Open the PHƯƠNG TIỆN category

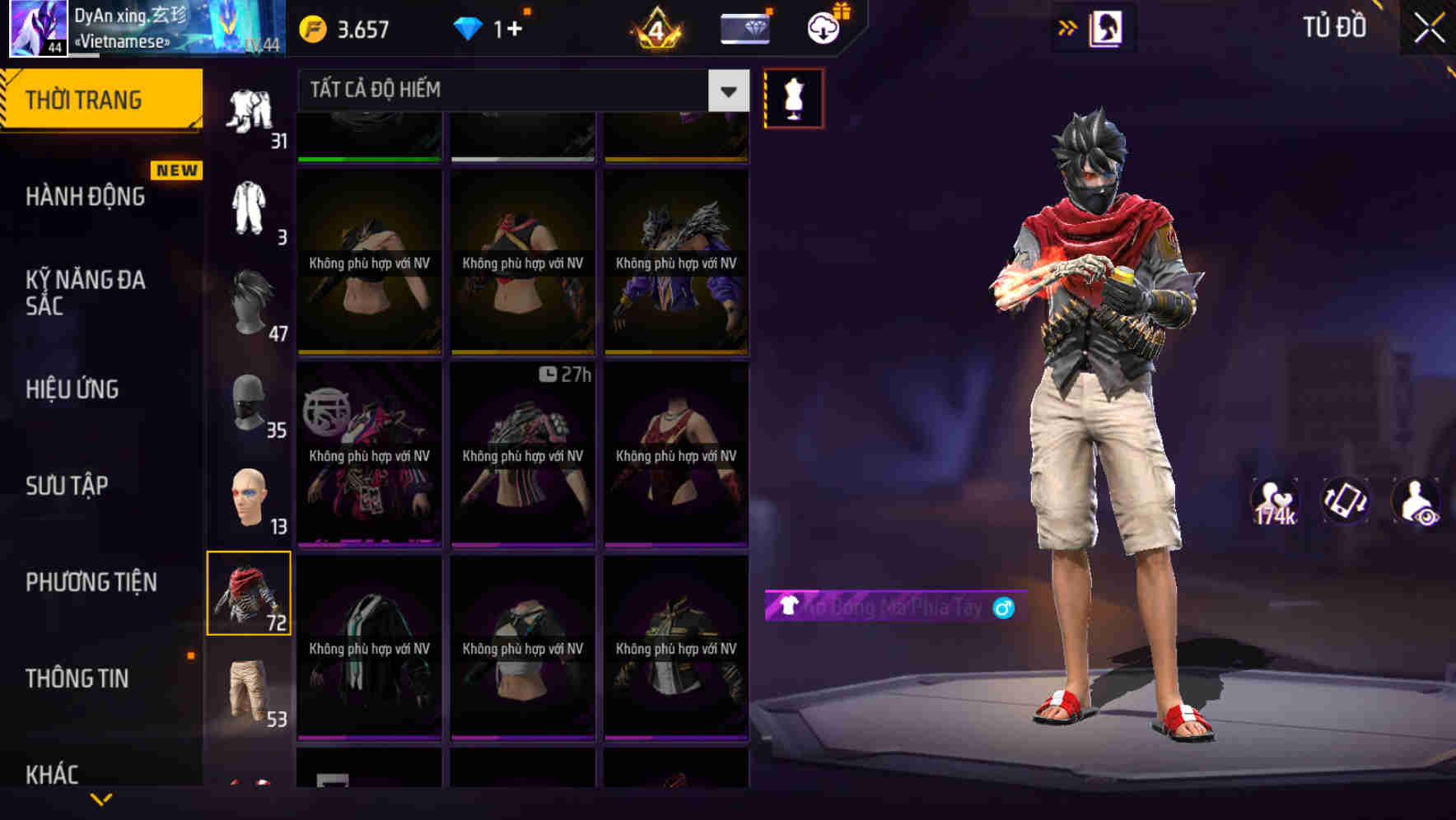coord(91,582)
